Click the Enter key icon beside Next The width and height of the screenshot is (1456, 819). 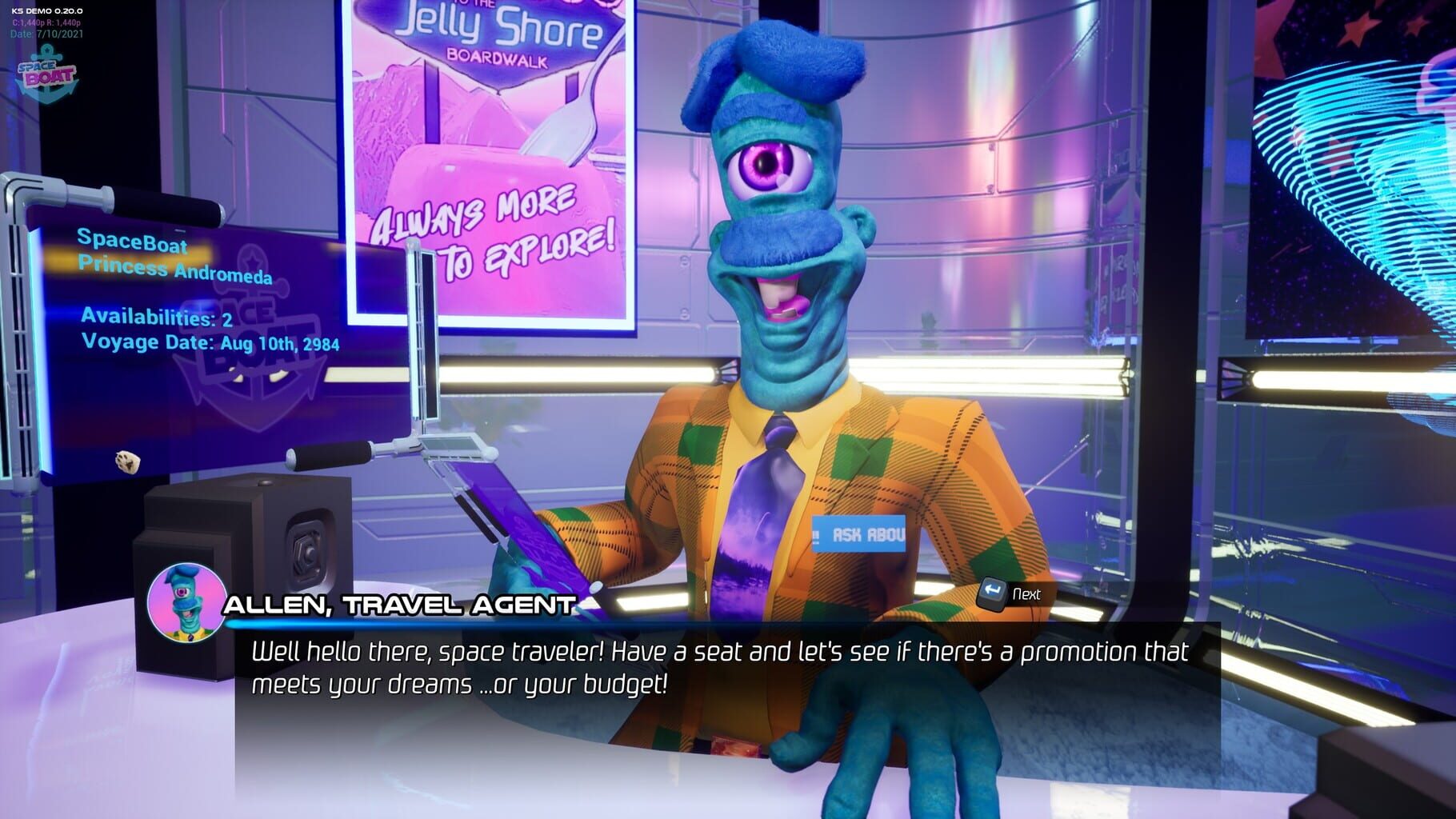(992, 594)
